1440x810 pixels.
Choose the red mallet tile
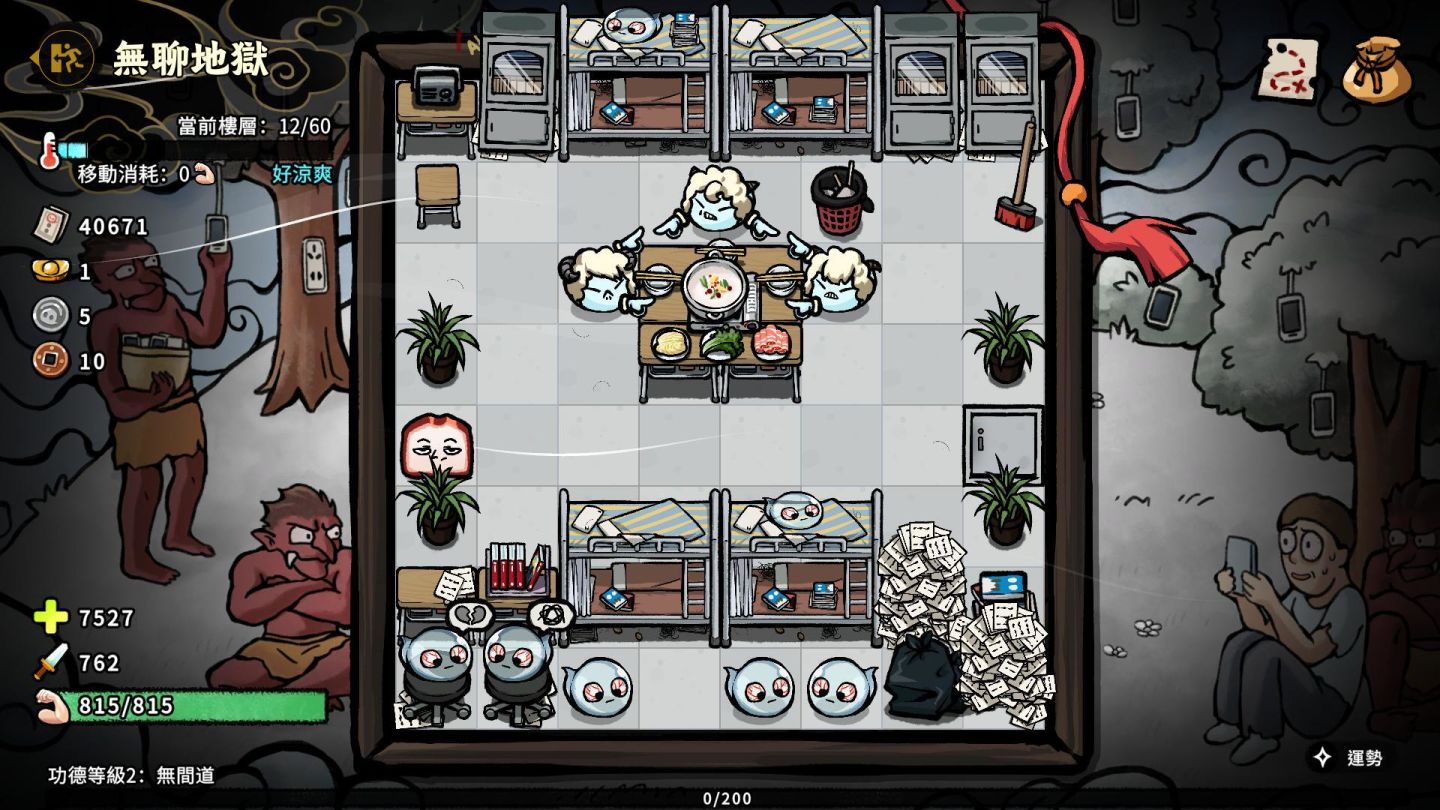[x=1018, y=180]
